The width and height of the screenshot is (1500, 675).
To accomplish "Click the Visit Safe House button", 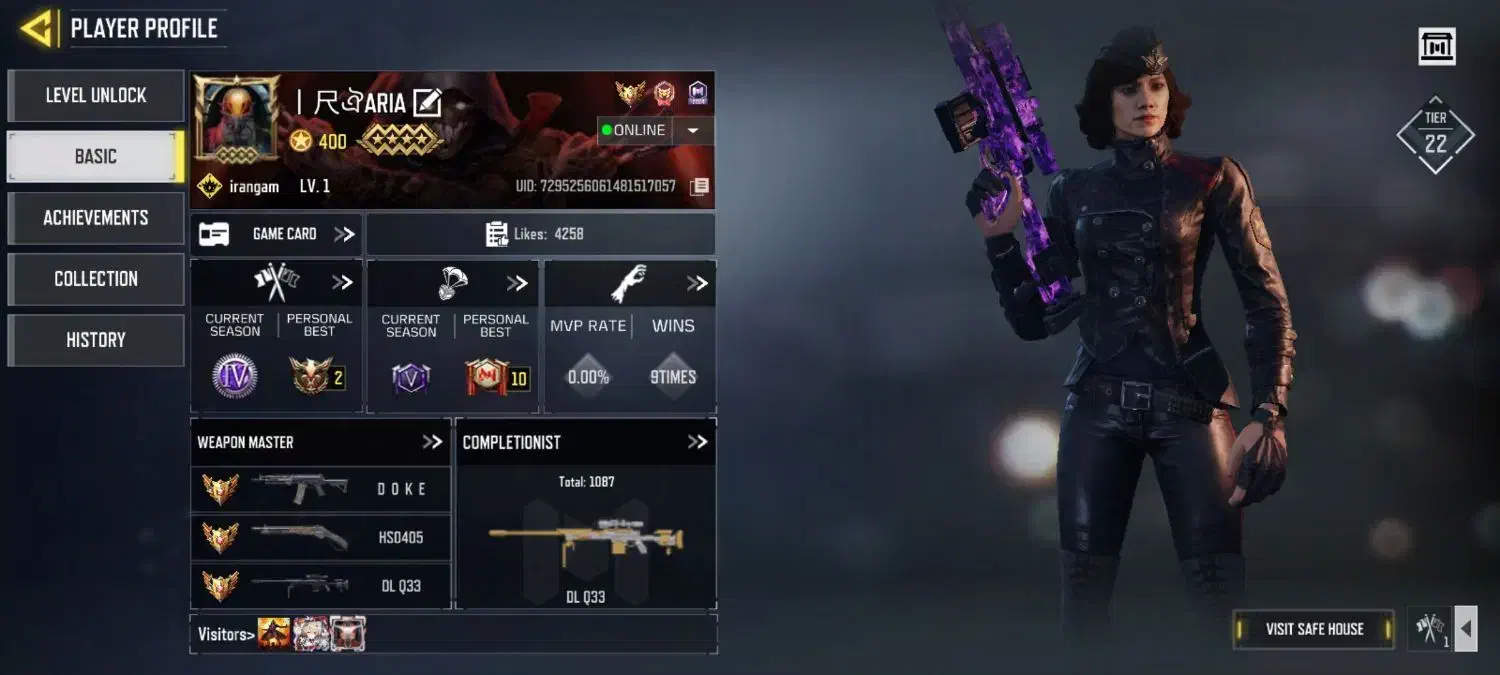I will (1314, 629).
